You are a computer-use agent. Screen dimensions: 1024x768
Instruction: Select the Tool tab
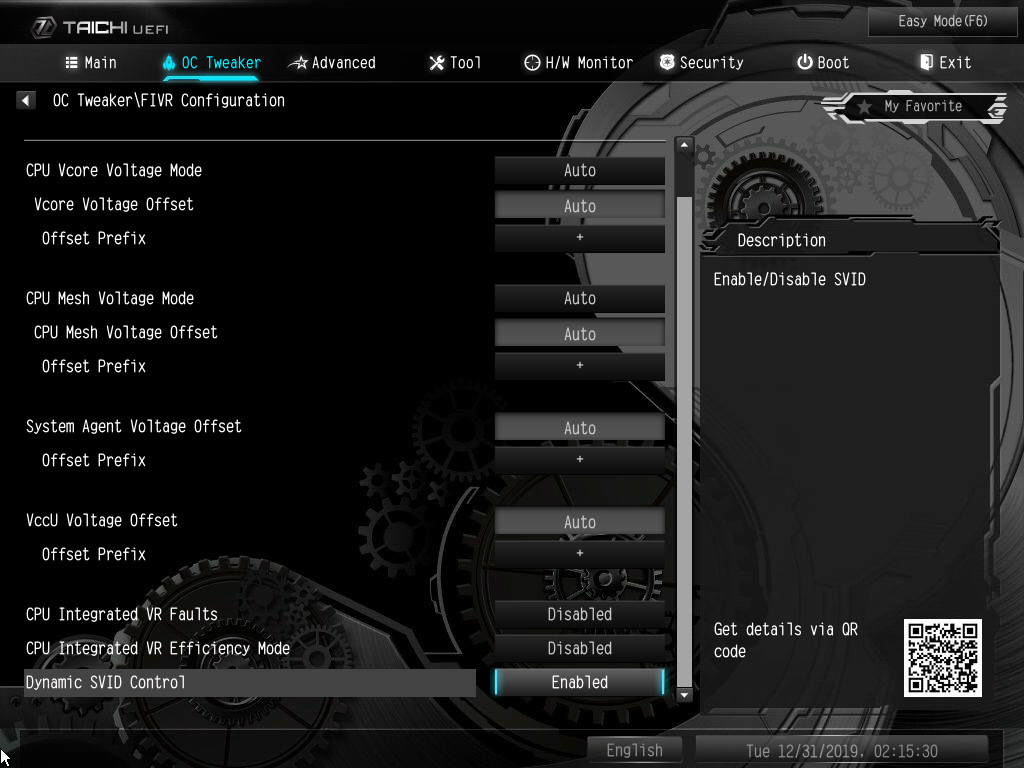(x=455, y=63)
